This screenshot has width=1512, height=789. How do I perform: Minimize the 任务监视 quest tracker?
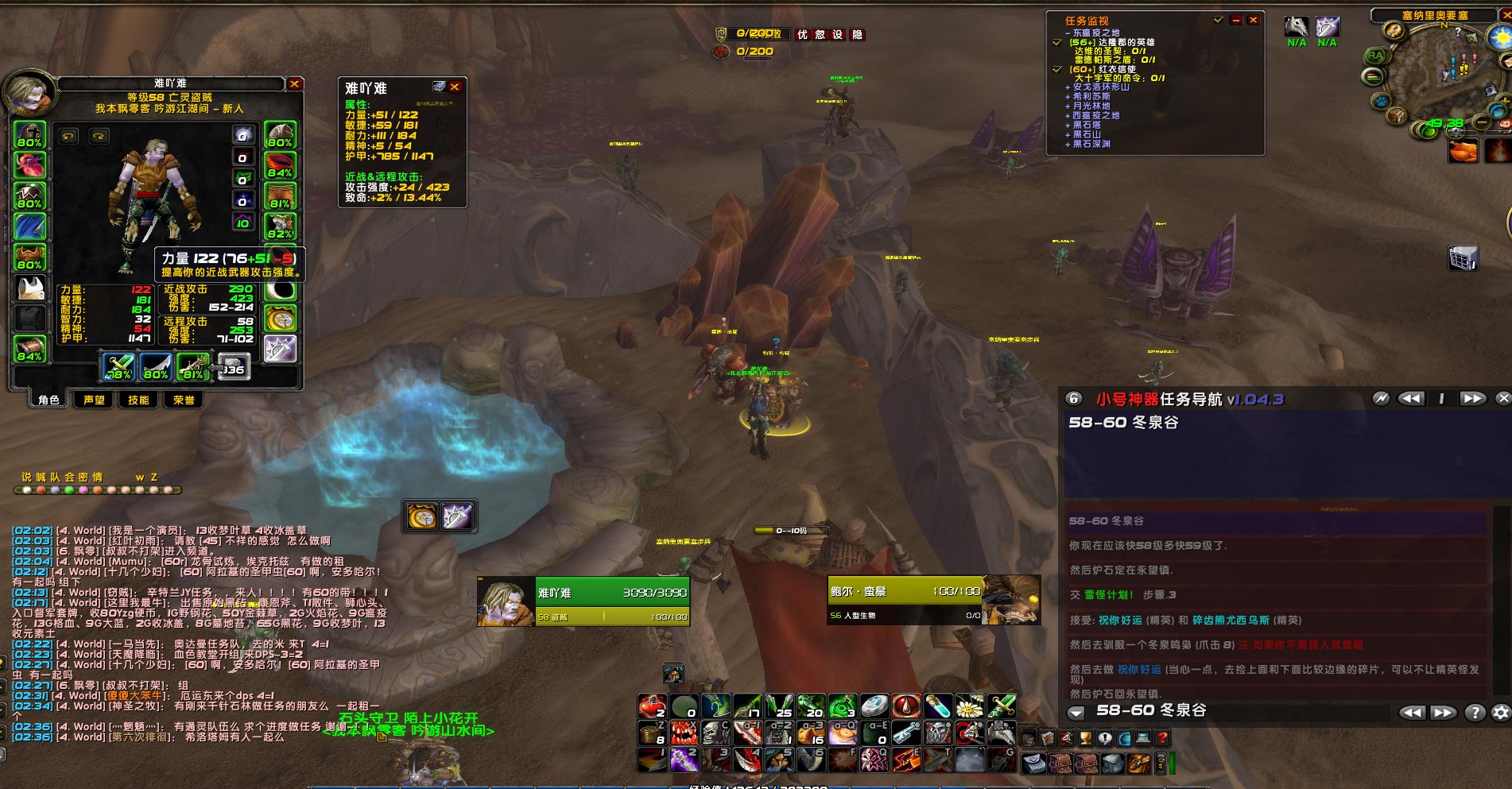click(x=1235, y=20)
